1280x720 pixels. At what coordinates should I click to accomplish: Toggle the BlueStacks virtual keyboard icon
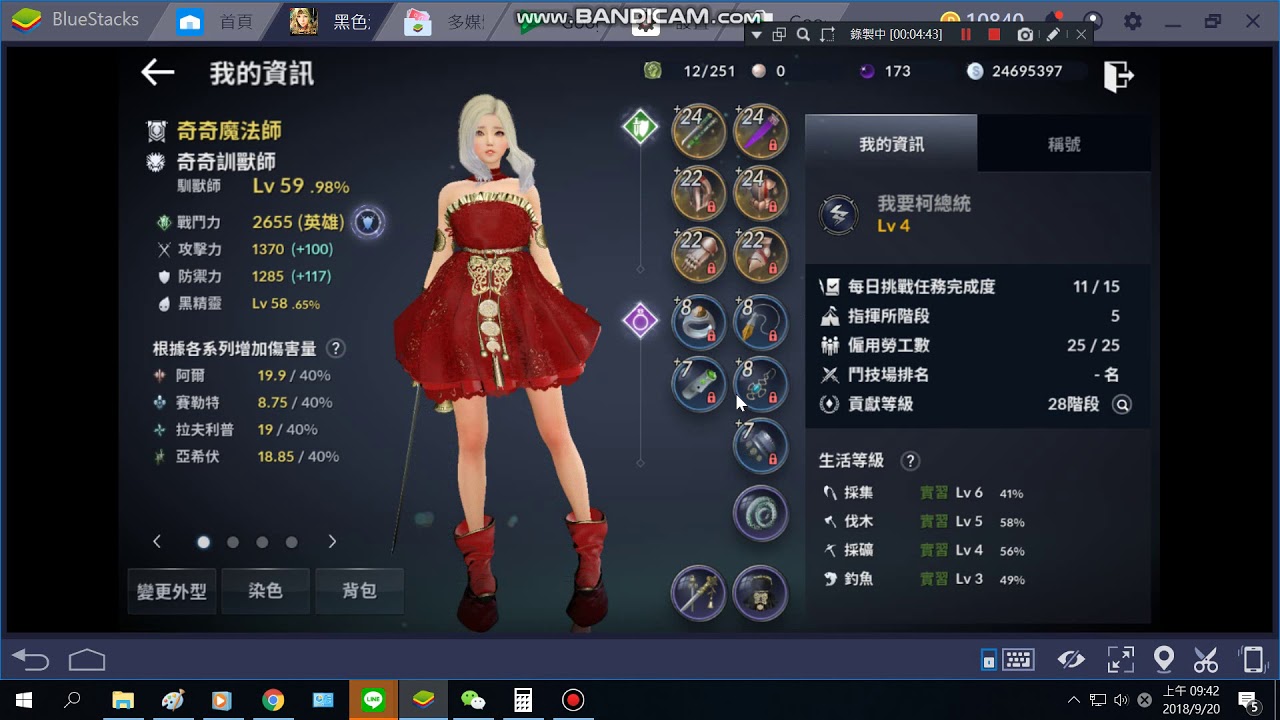[x=1018, y=659]
